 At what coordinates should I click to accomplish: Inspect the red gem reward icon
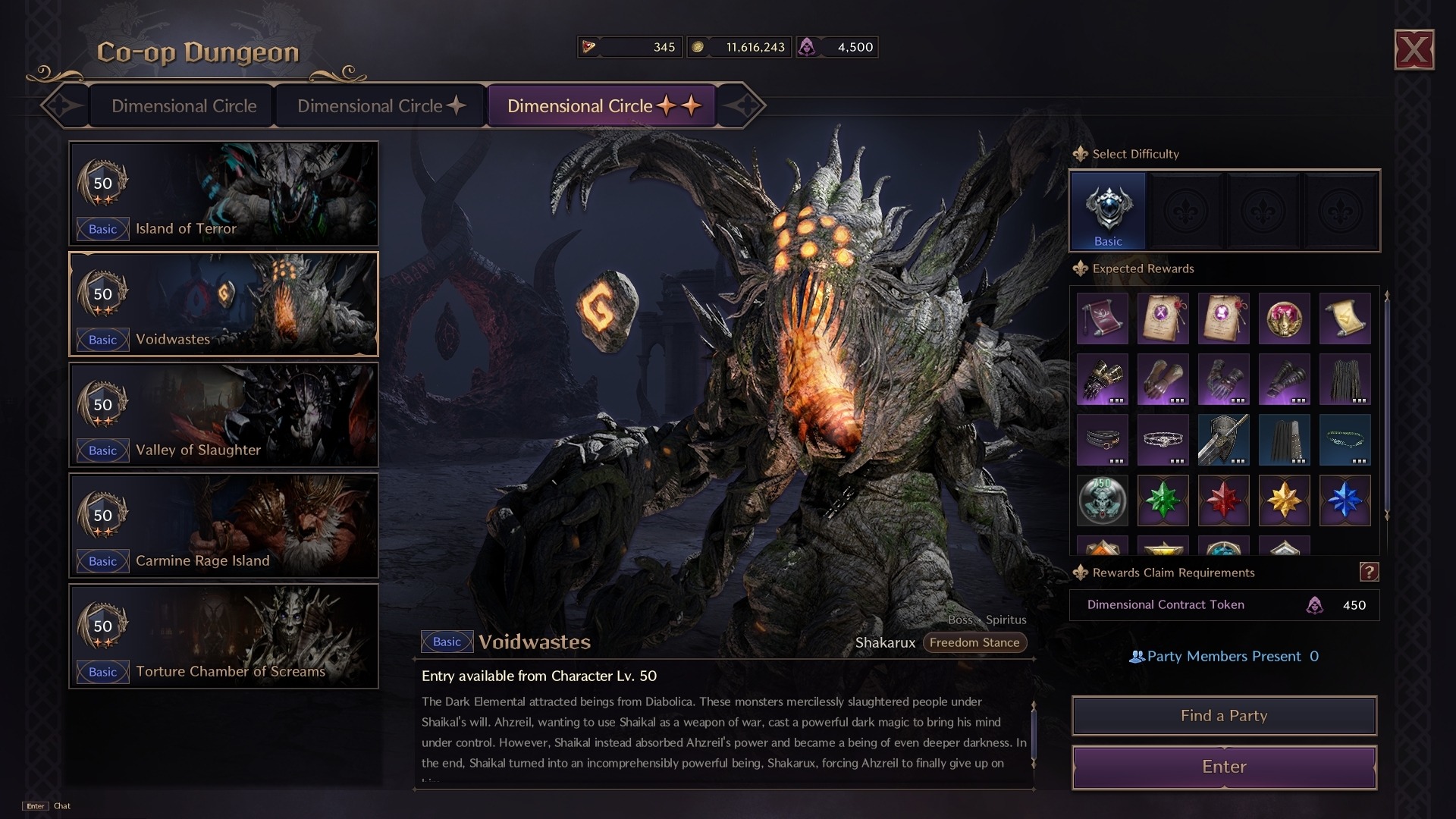tap(1223, 500)
